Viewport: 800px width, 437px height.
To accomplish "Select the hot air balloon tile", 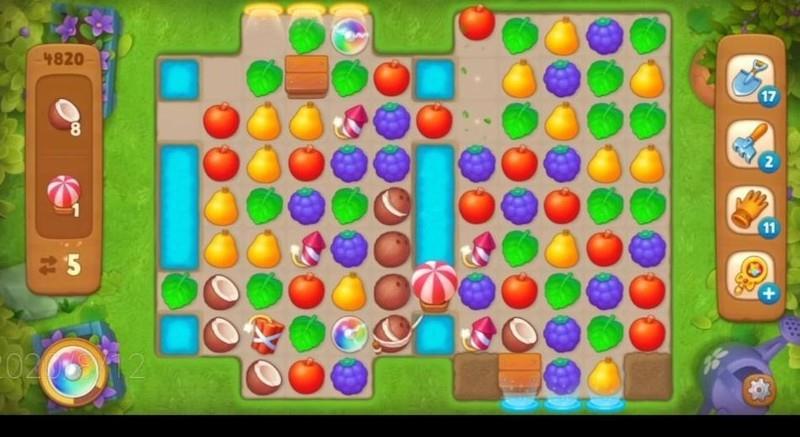I will [434, 285].
